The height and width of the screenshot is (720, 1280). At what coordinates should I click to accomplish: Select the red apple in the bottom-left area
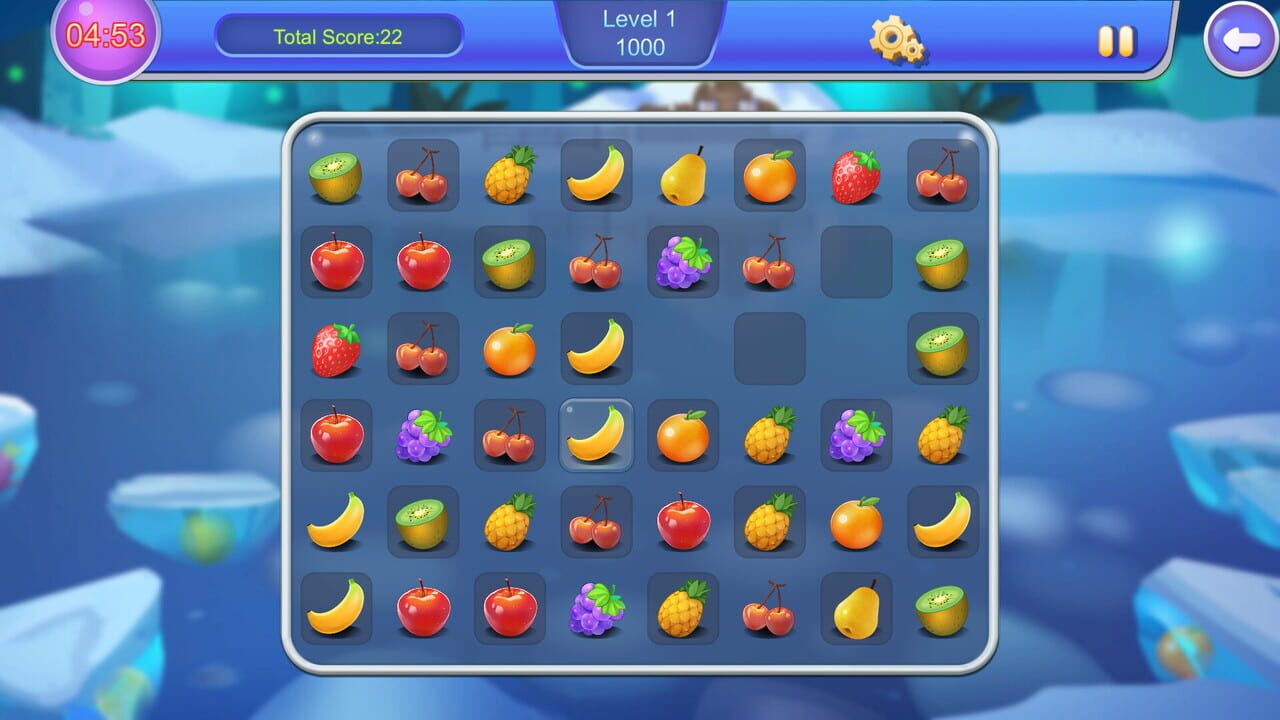coord(424,608)
